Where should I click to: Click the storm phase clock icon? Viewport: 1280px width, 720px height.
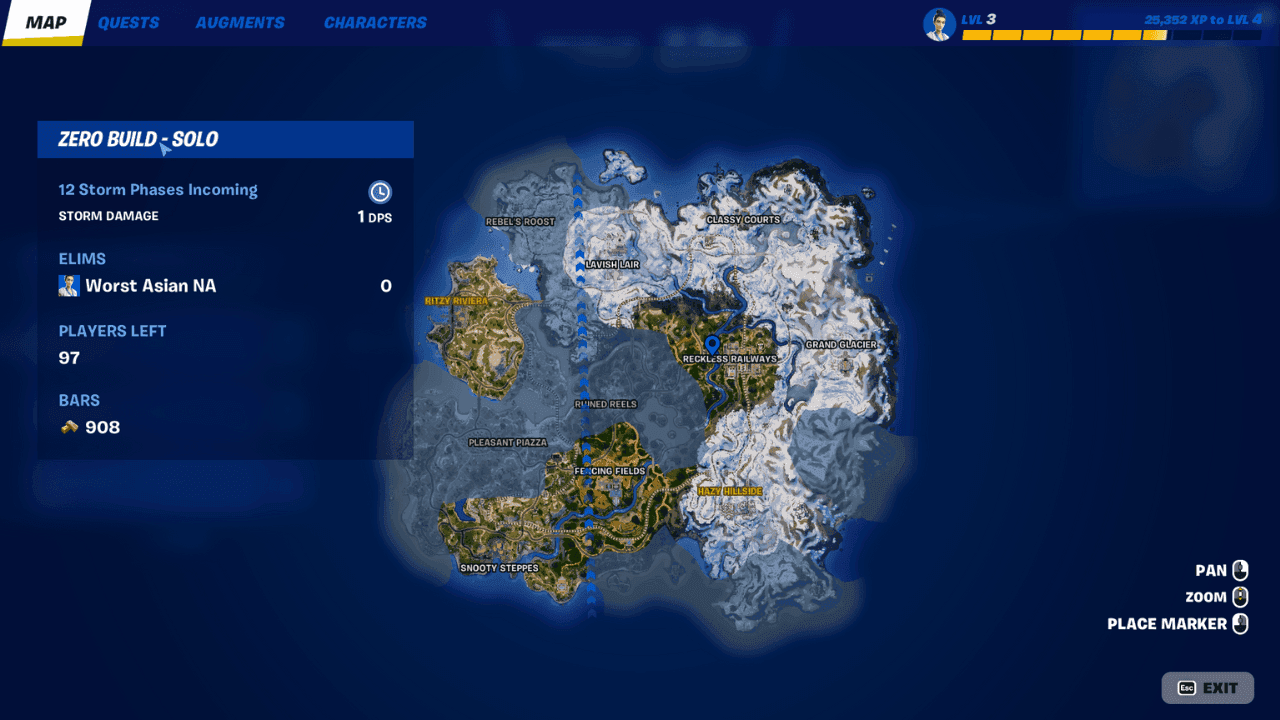(x=380, y=192)
